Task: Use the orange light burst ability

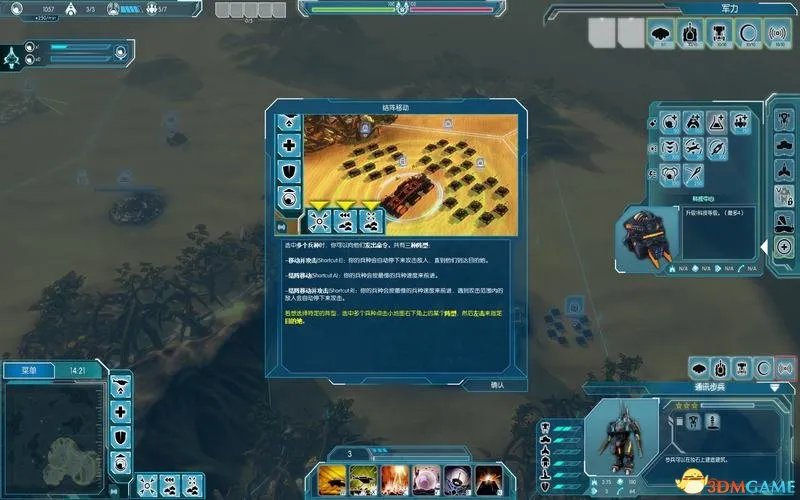Action: coord(396,477)
